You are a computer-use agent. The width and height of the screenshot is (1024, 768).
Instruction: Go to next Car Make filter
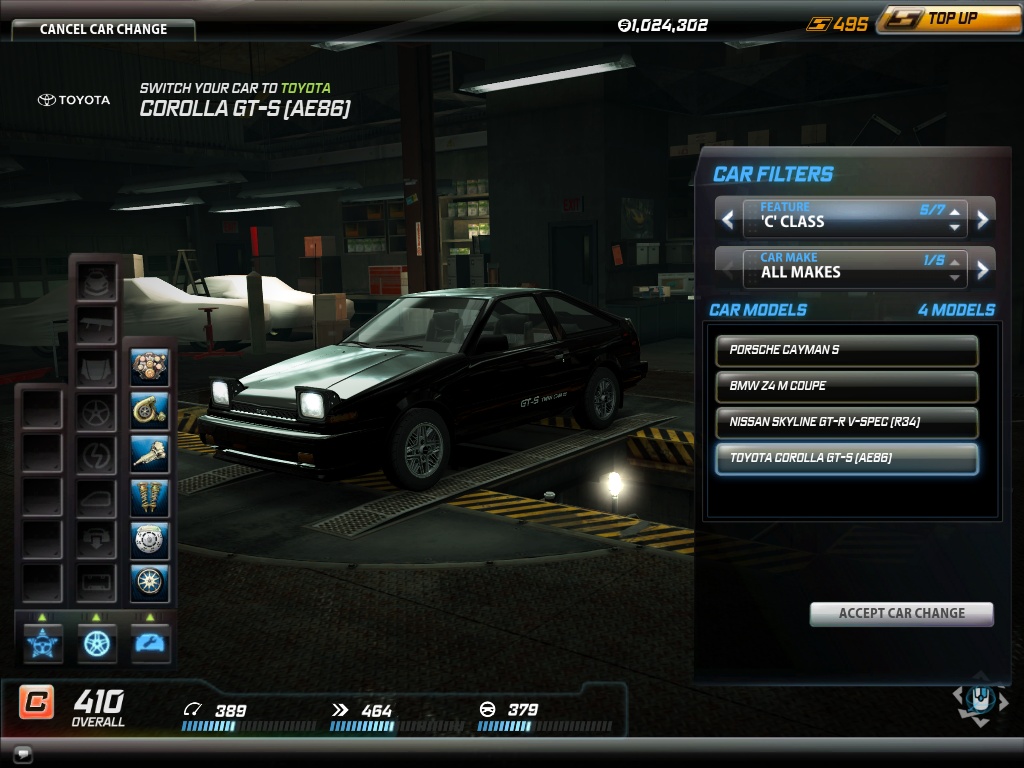pos(983,268)
